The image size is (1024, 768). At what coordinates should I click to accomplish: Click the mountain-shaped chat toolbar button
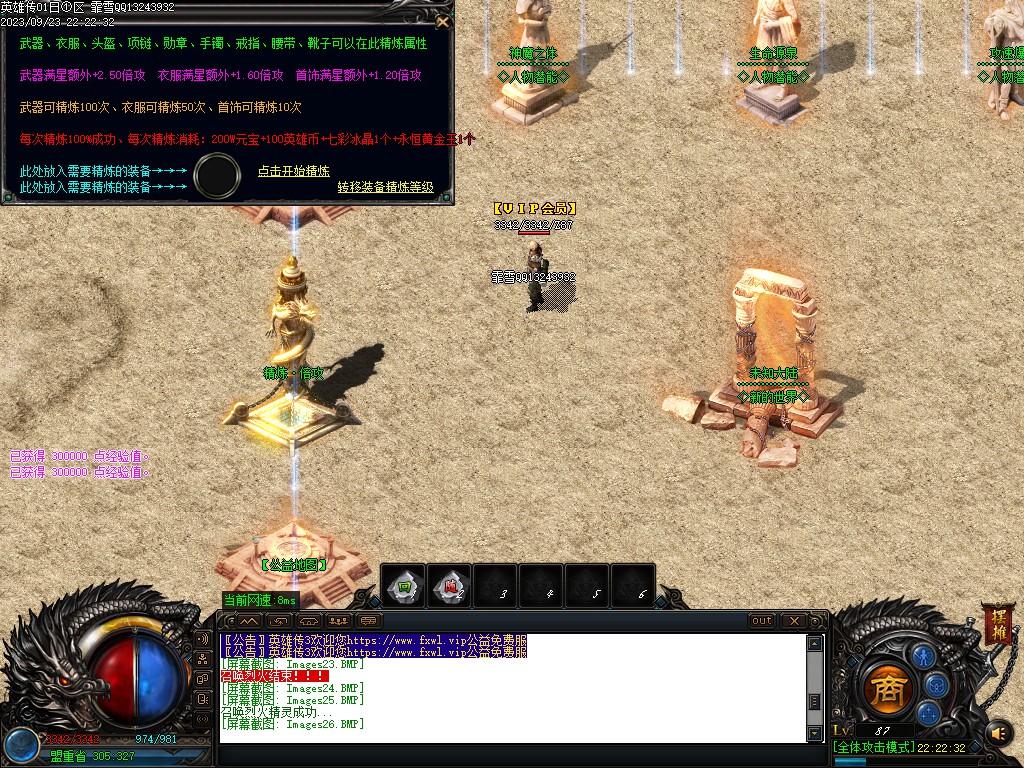point(249,621)
